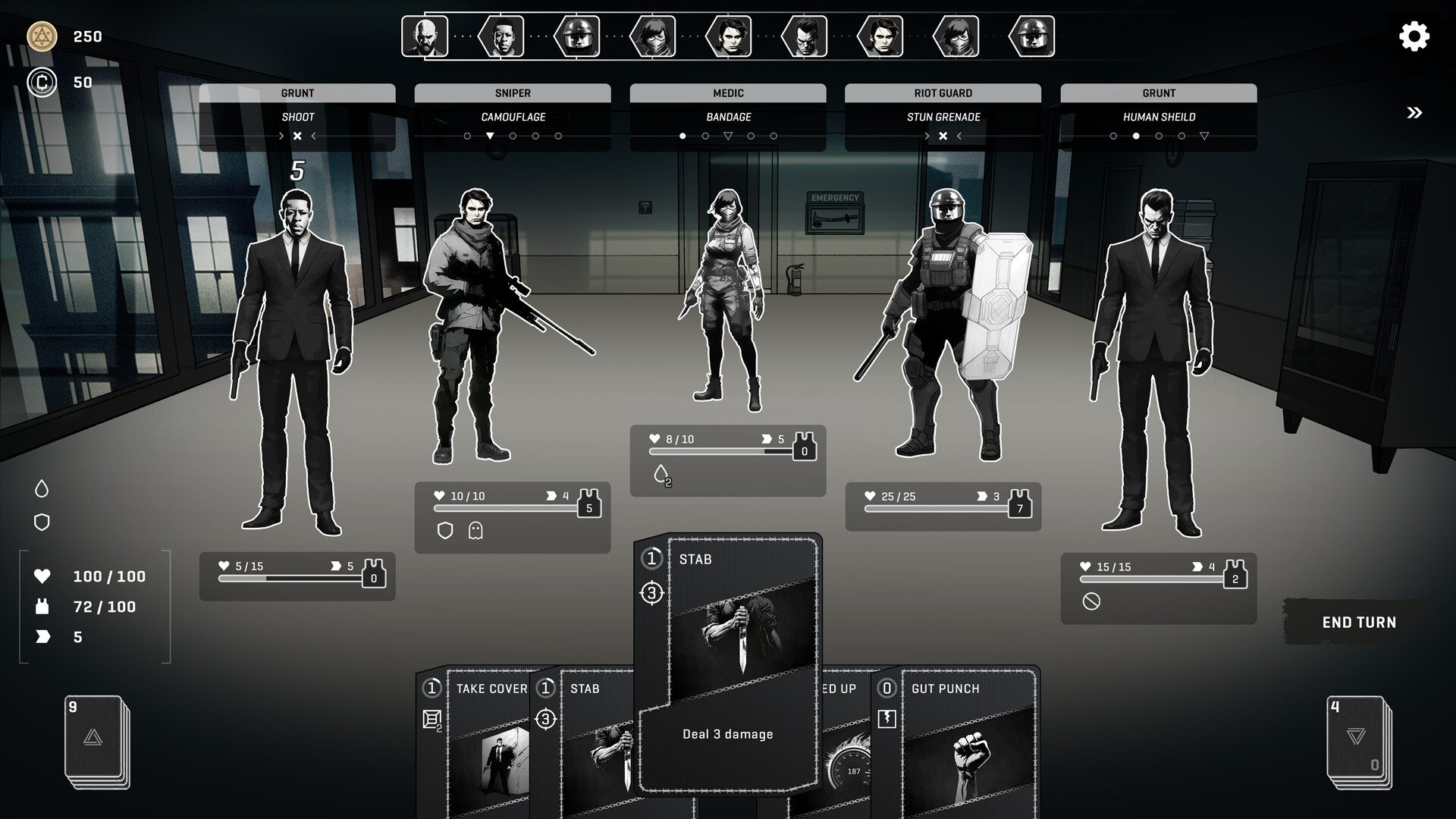1456x819 pixels.
Task: Click the left arrow beside Stun Grenade intent
Action: click(x=959, y=136)
